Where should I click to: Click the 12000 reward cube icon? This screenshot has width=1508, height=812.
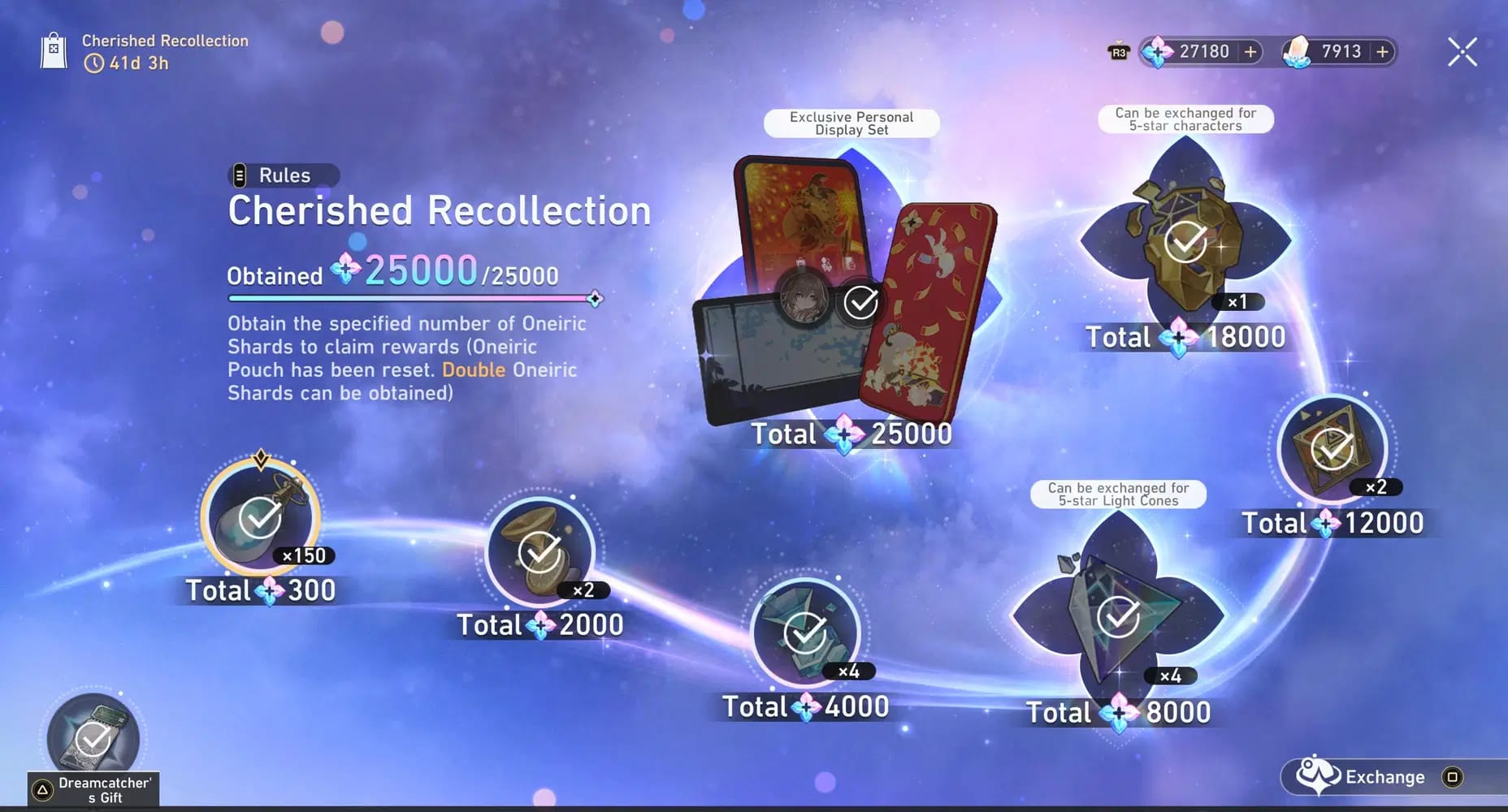[1329, 449]
